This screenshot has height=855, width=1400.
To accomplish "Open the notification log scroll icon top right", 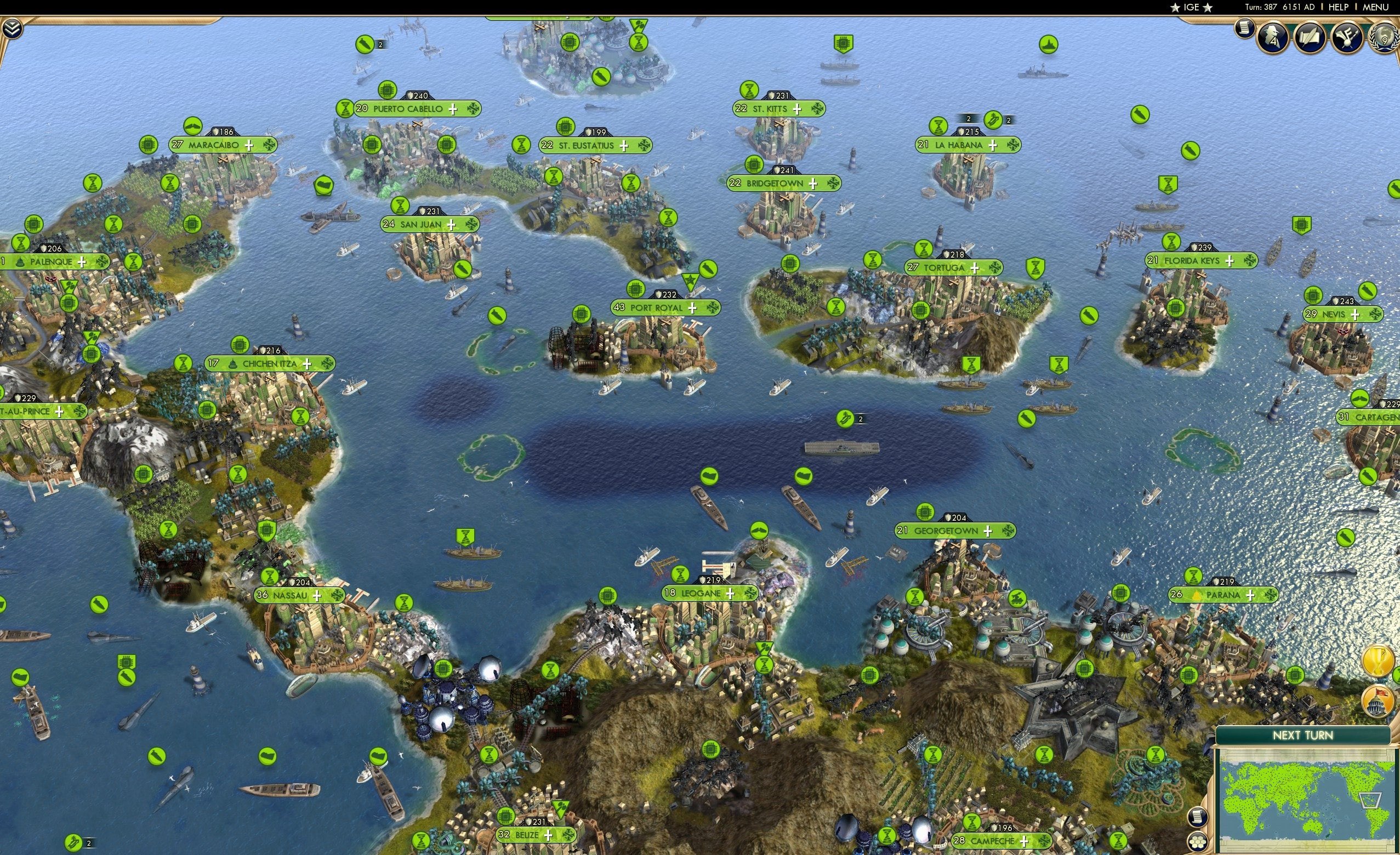I will [1244, 30].
